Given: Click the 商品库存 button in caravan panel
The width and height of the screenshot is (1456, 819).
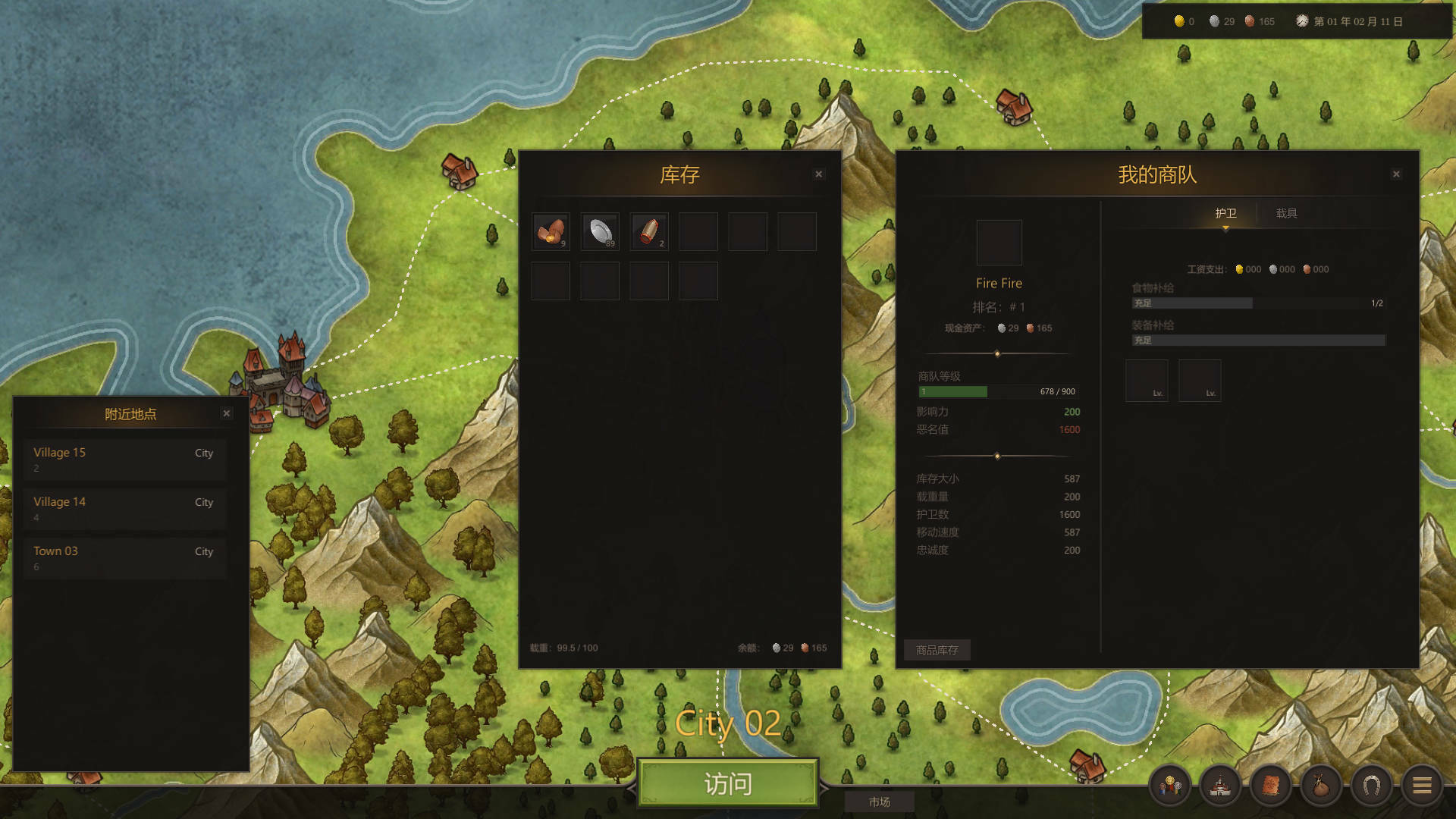Looking at the screenshot, I should coord(937,650).
